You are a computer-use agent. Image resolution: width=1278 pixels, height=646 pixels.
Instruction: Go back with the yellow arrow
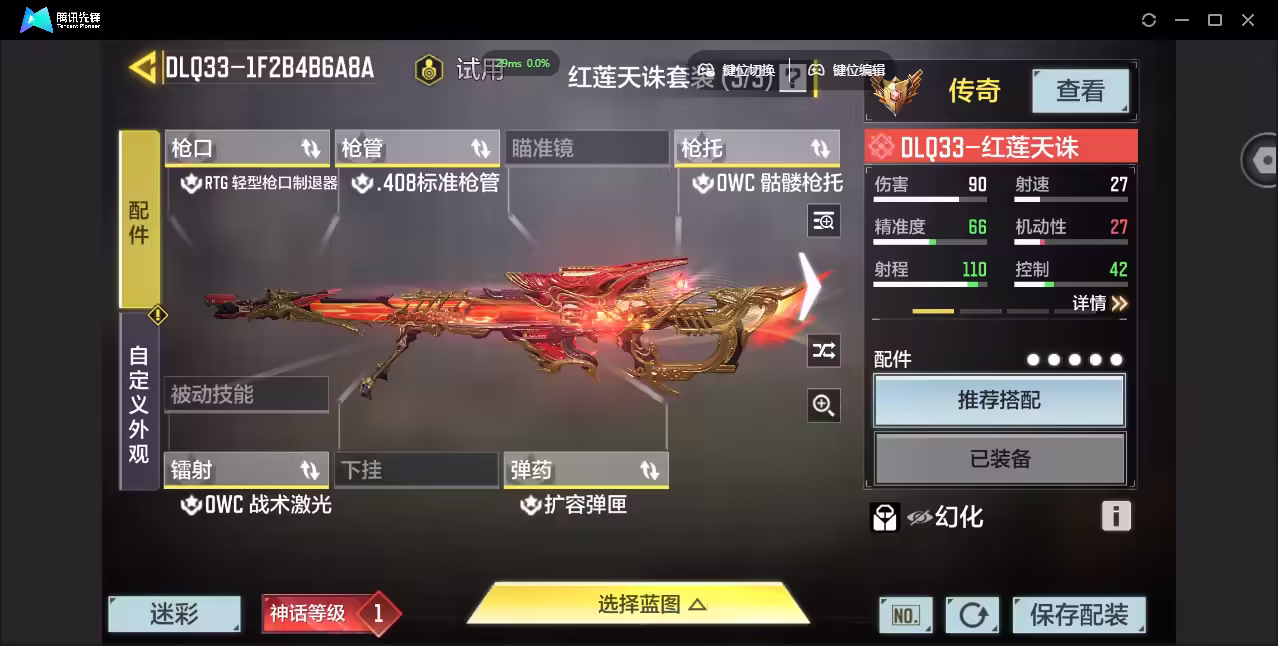[142, 68]
